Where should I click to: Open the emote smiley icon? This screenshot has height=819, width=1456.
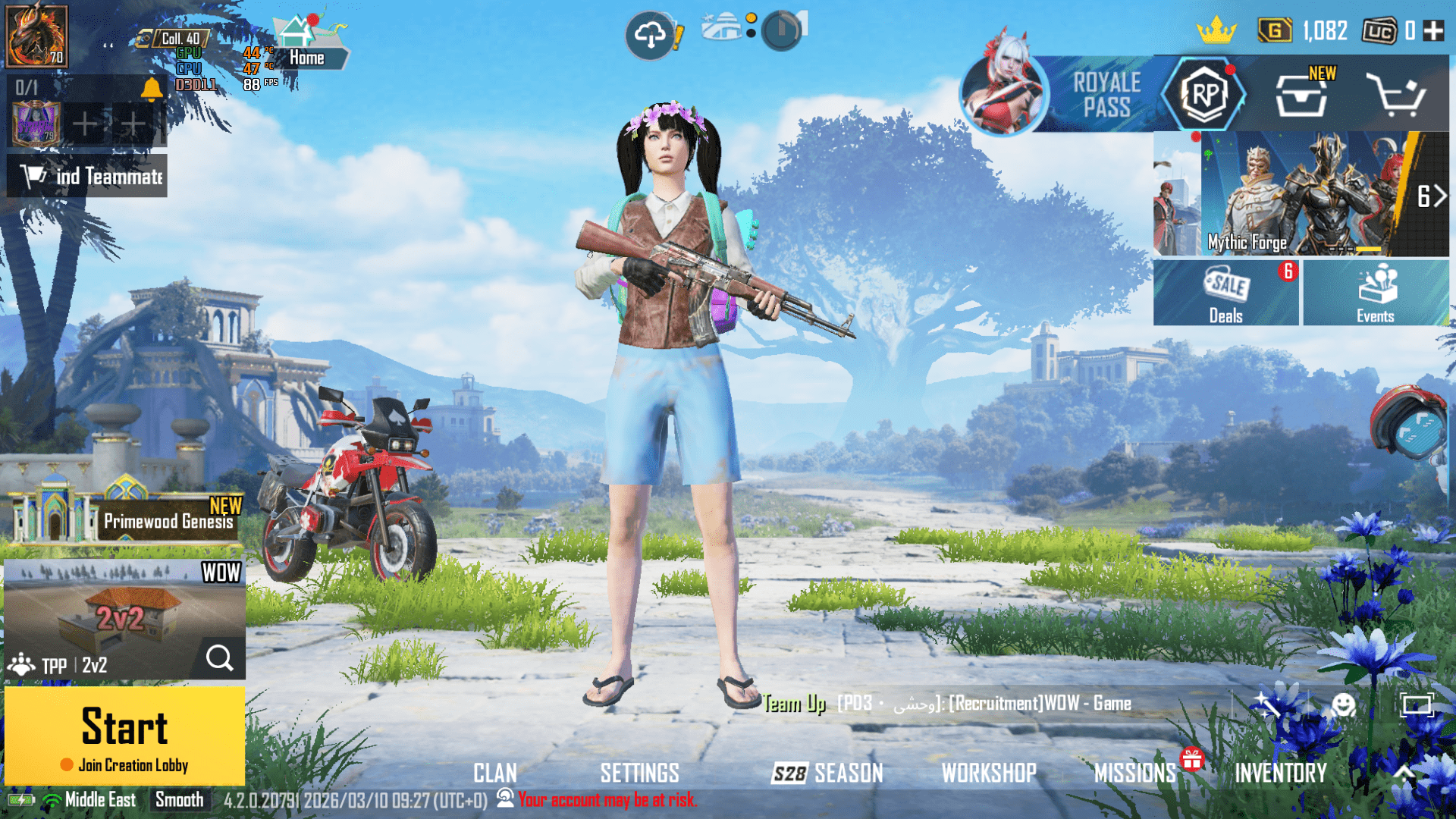pos(1343,705)
